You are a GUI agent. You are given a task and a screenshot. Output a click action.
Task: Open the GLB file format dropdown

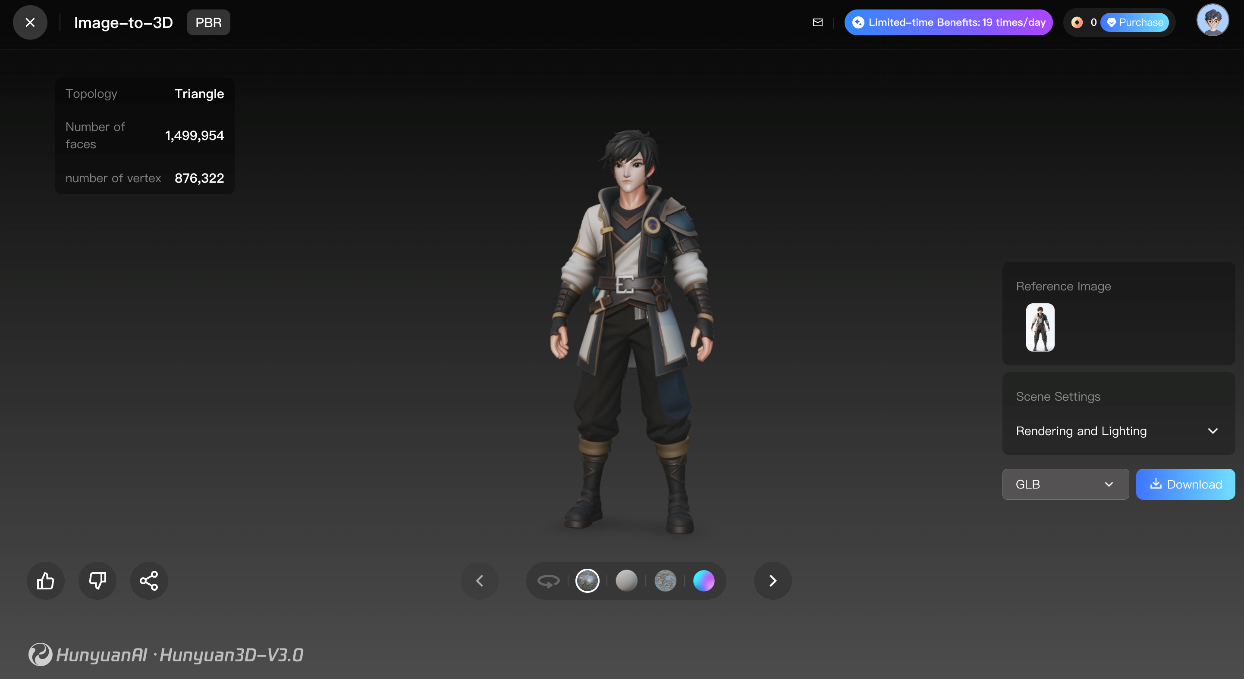[x=1064, y=484]
